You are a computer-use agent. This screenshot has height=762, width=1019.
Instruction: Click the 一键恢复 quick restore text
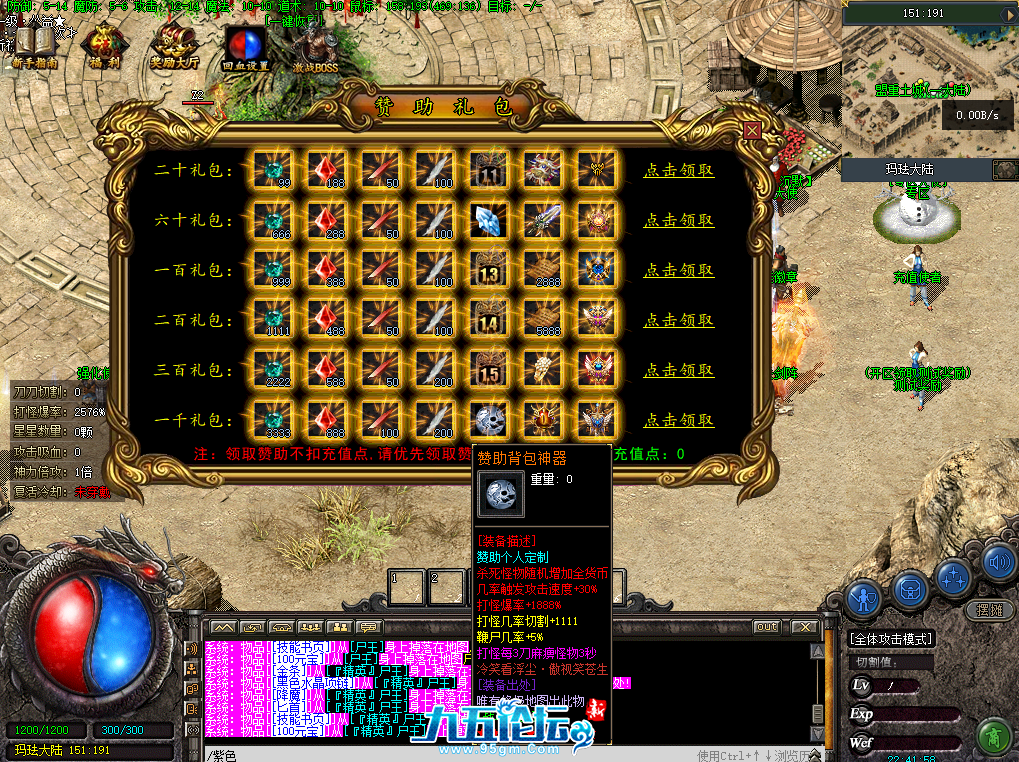tap(294, 20)
